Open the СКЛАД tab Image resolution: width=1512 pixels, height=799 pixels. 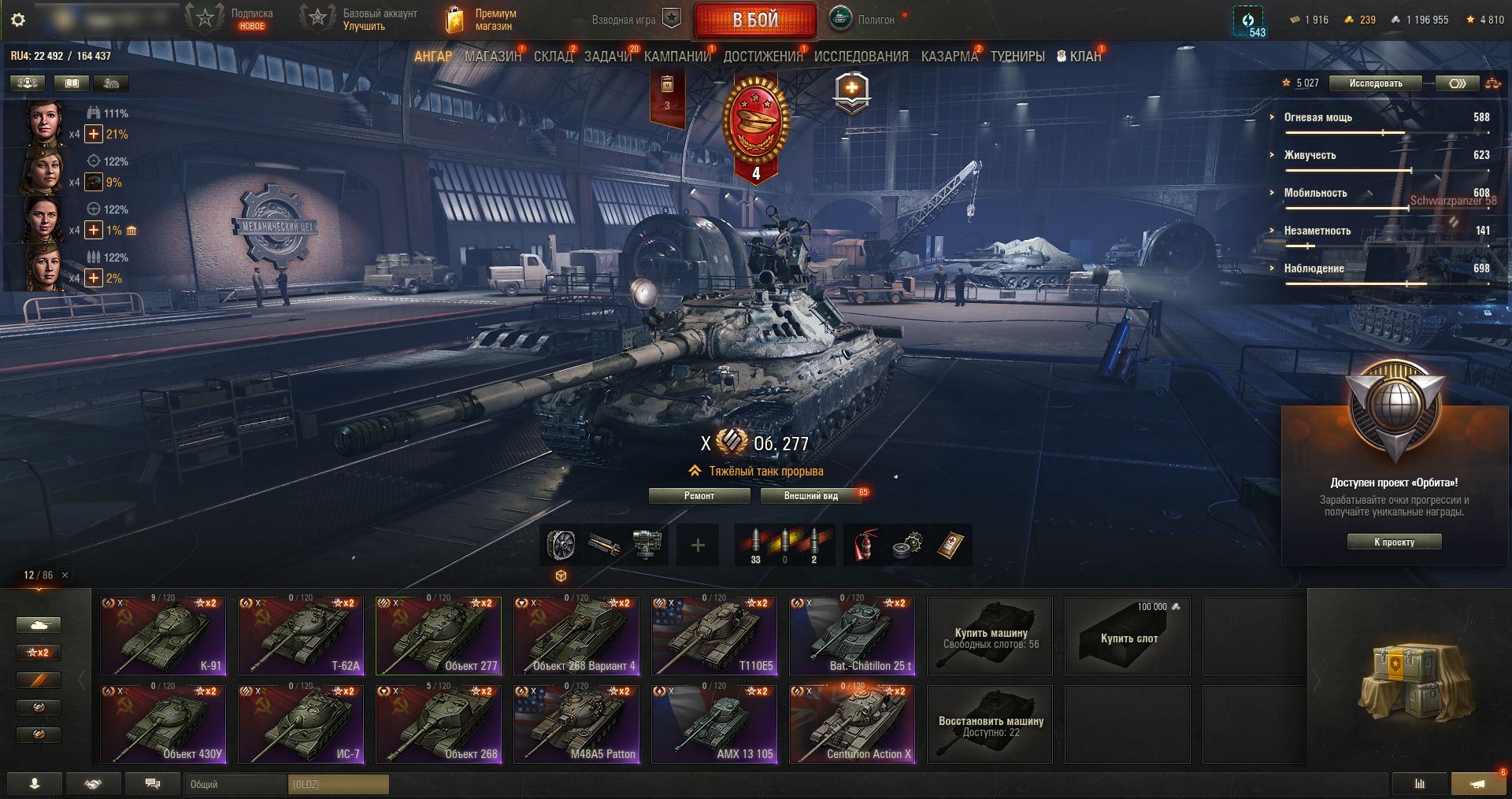click(x=553, y=57)
